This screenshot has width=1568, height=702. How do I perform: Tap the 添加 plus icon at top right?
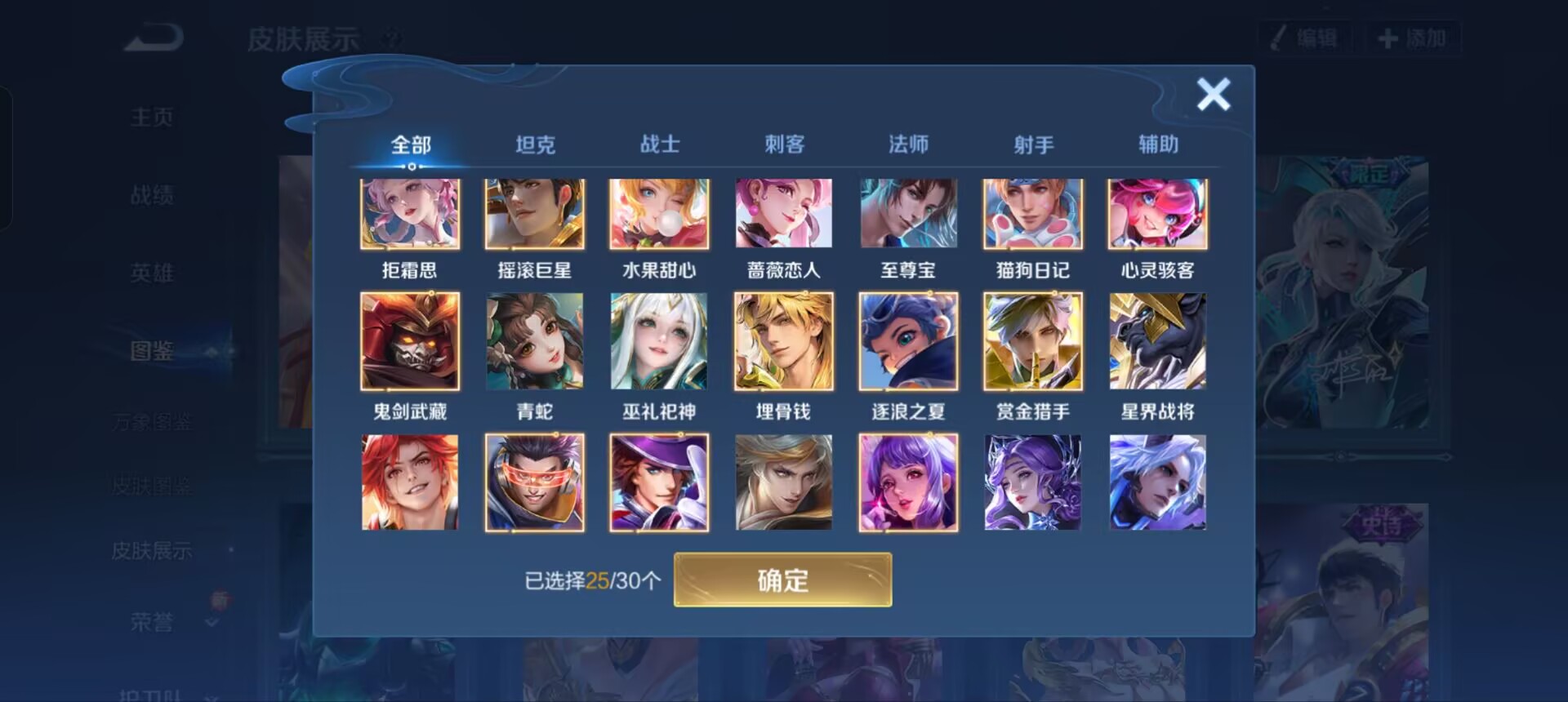[x=1387, y=37]
